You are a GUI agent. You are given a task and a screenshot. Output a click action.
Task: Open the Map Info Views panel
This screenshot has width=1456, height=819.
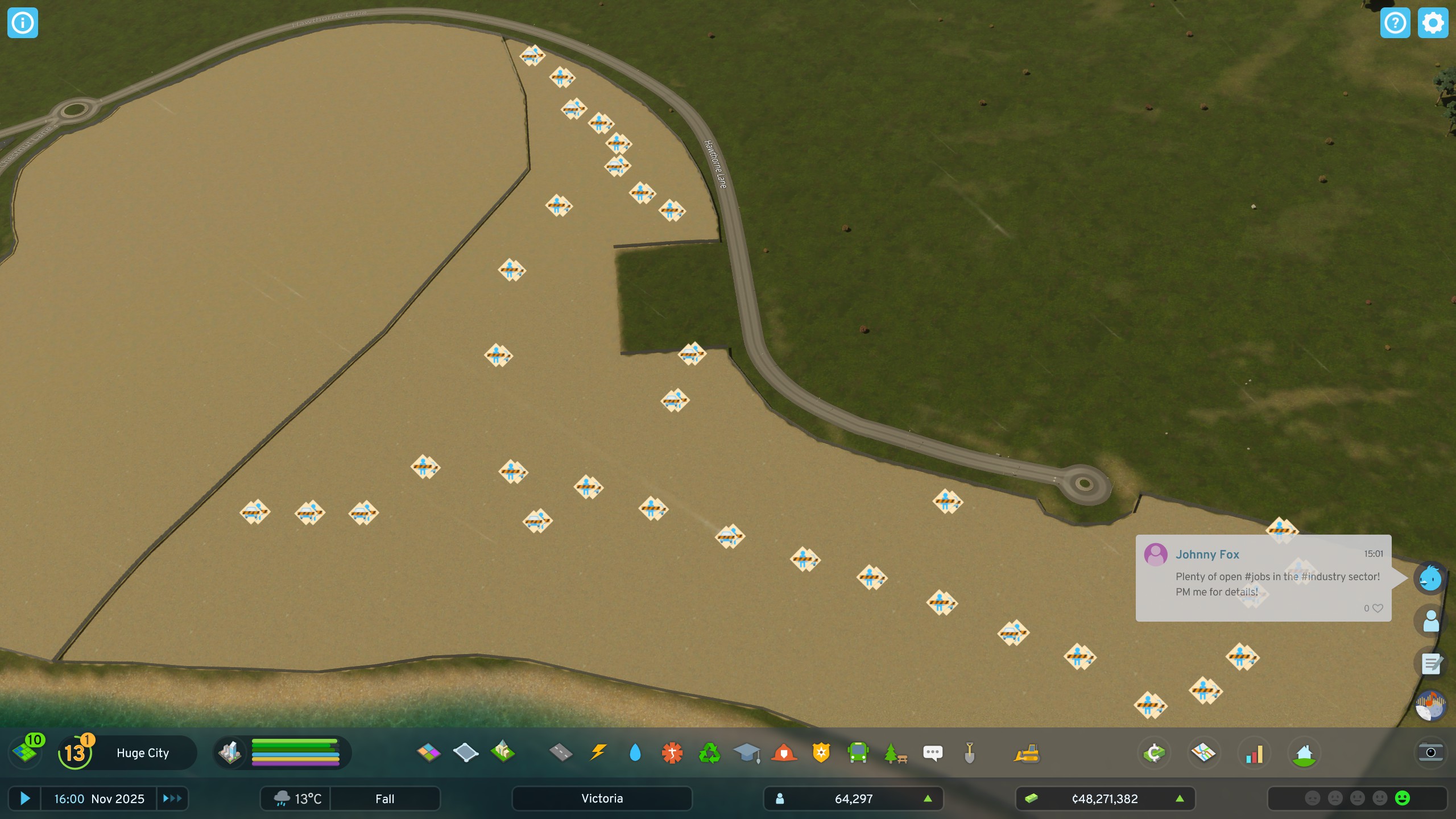1204,753
